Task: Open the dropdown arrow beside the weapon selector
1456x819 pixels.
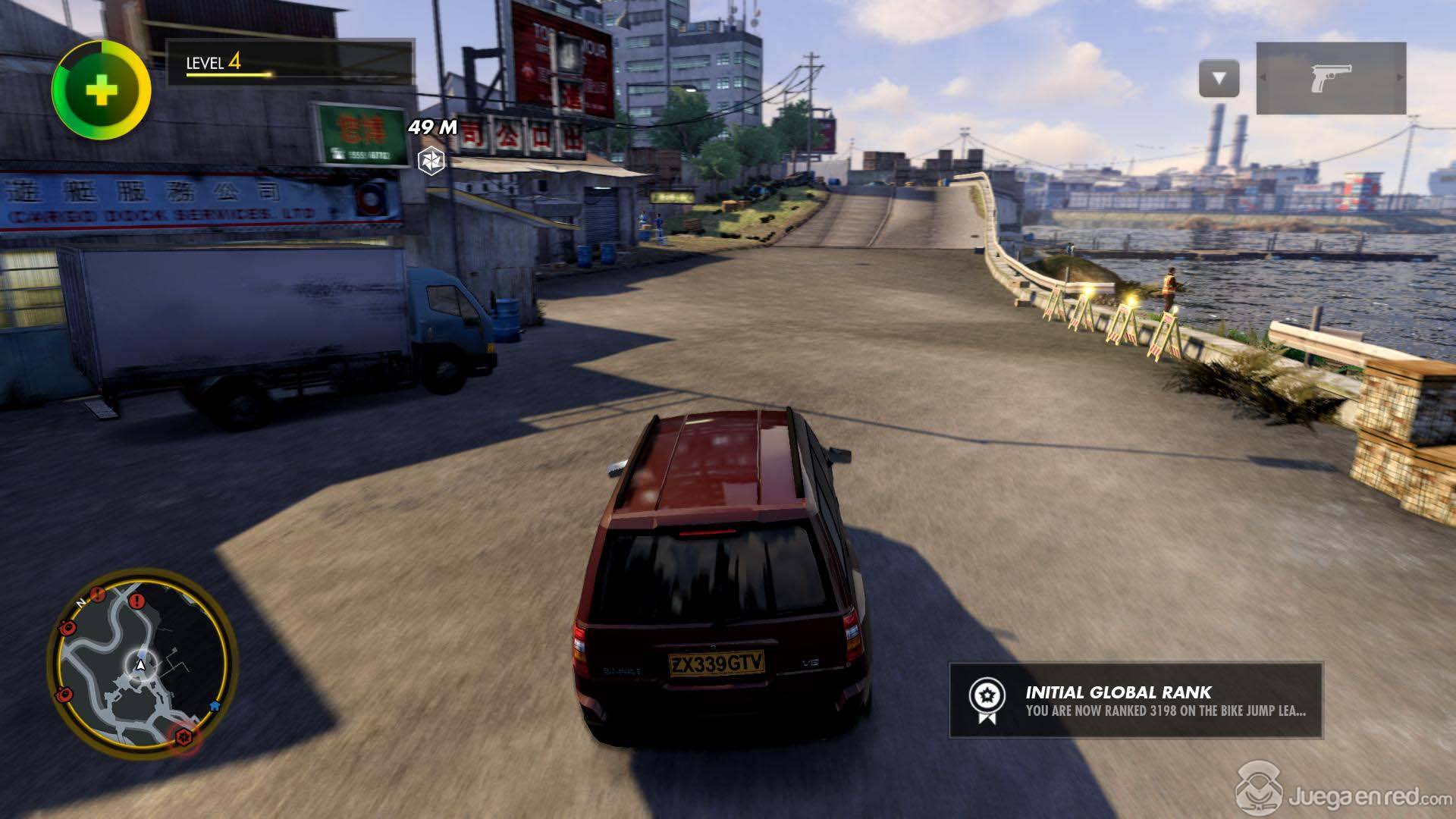Action: [x=1219, y=78]
